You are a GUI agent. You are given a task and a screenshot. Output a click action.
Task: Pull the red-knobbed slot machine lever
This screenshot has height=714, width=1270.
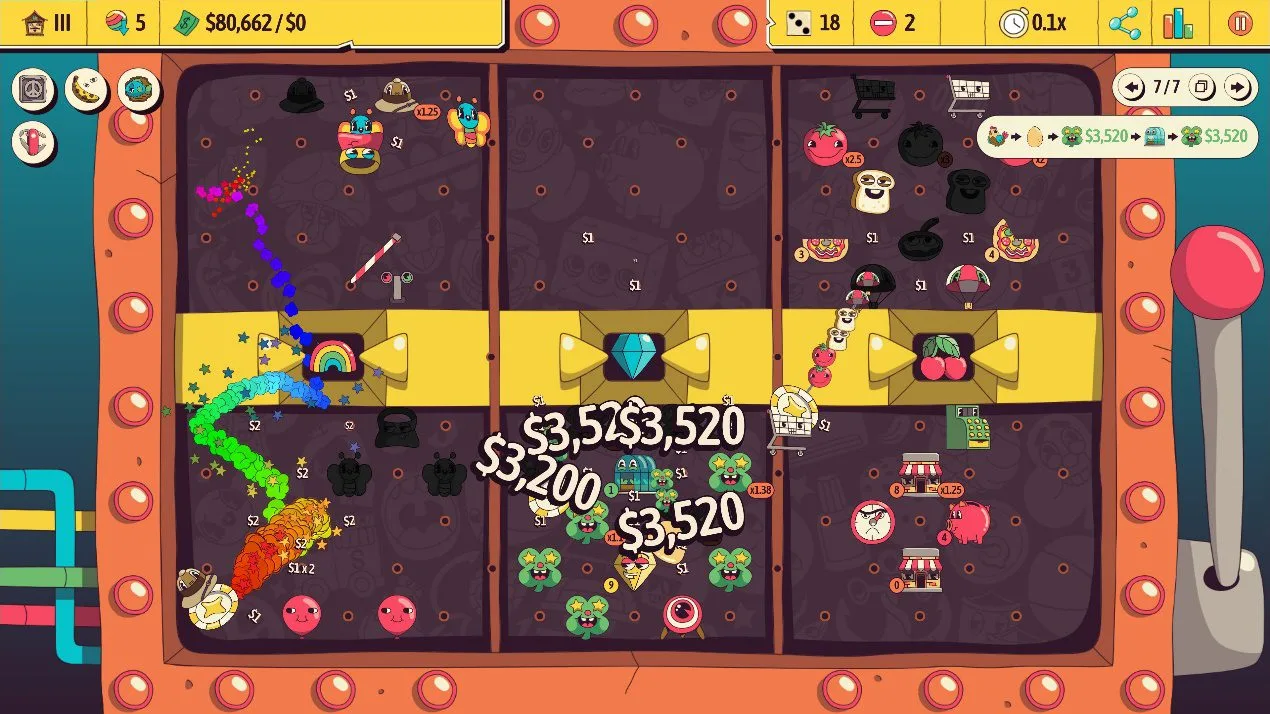pyautogui.click(x=1217, y=264)
